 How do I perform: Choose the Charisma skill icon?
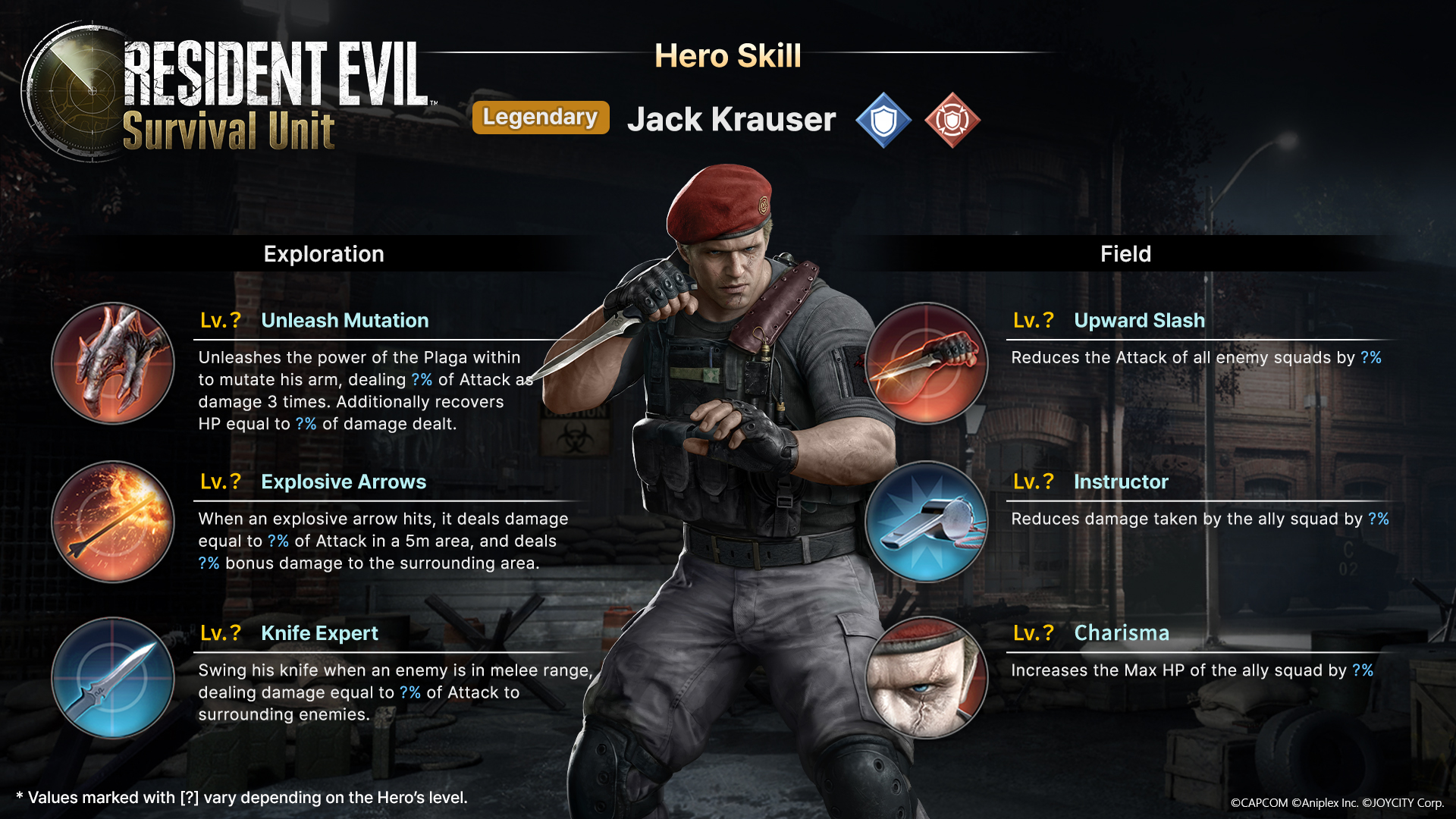click(x=926, y=677)
